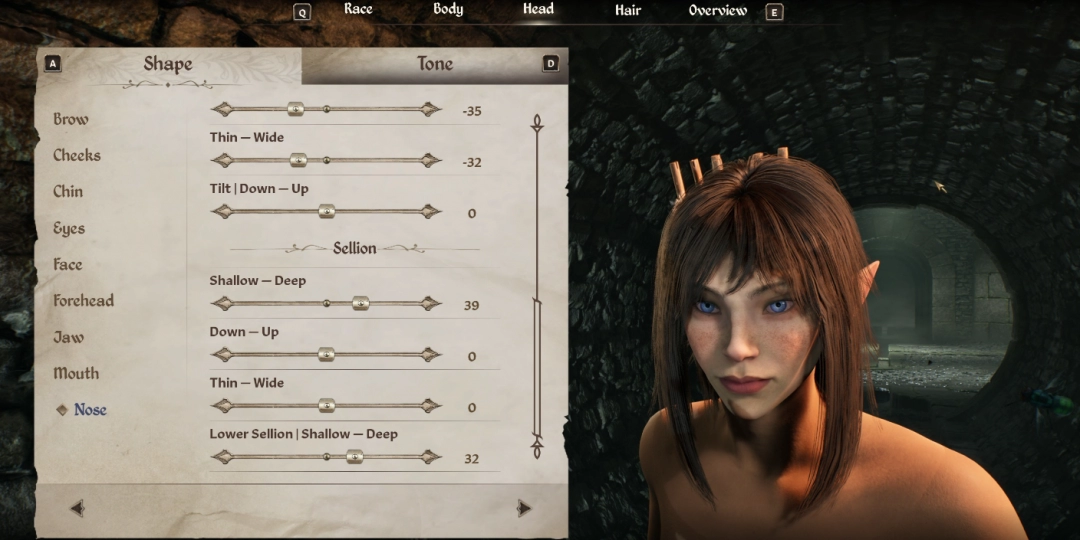This screenshot has width=1080, height=540.
Task: Click the right arrow at panel bottom
Action: tap(523, 508)
